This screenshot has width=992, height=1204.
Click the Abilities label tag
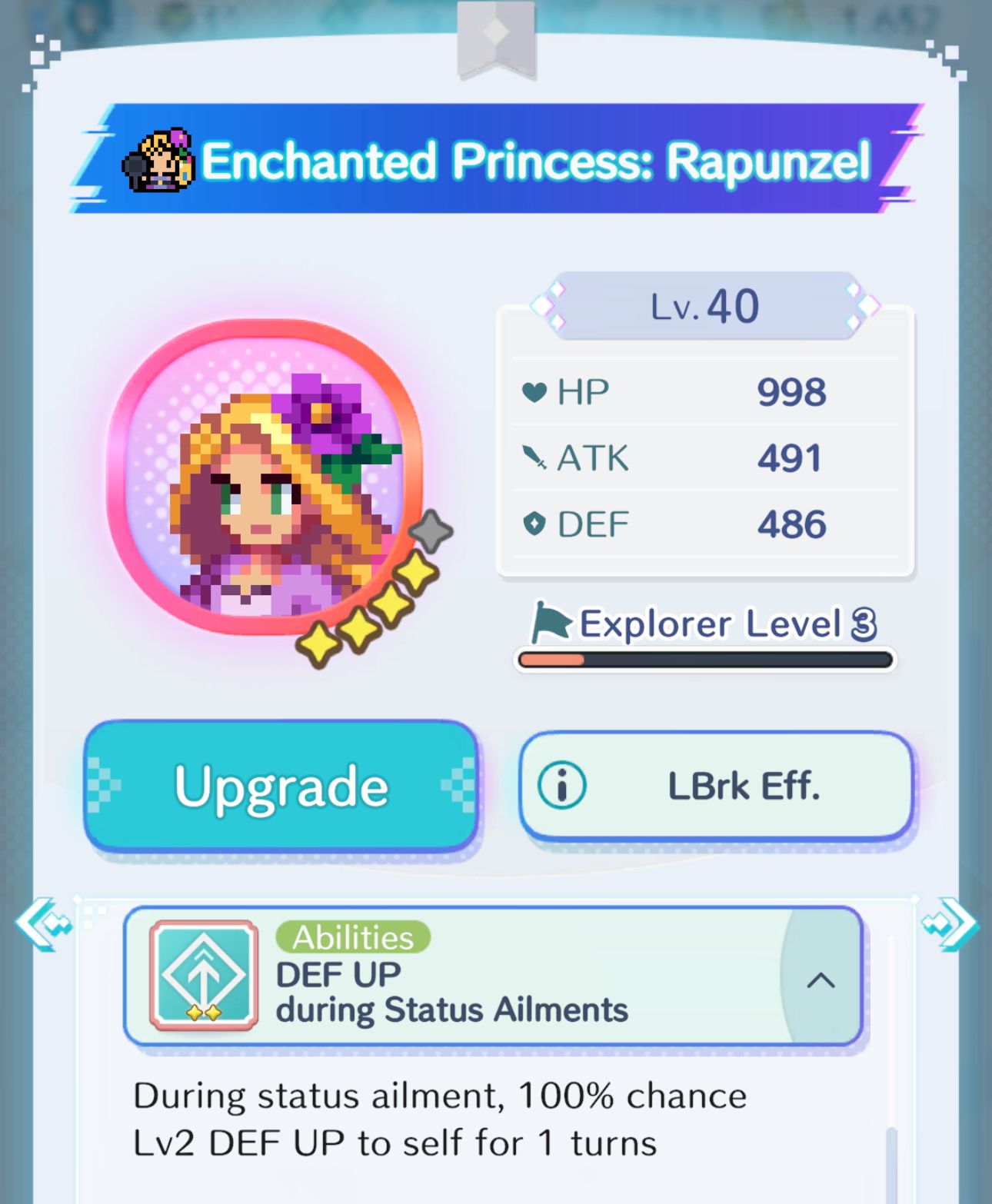pos(353,937)
